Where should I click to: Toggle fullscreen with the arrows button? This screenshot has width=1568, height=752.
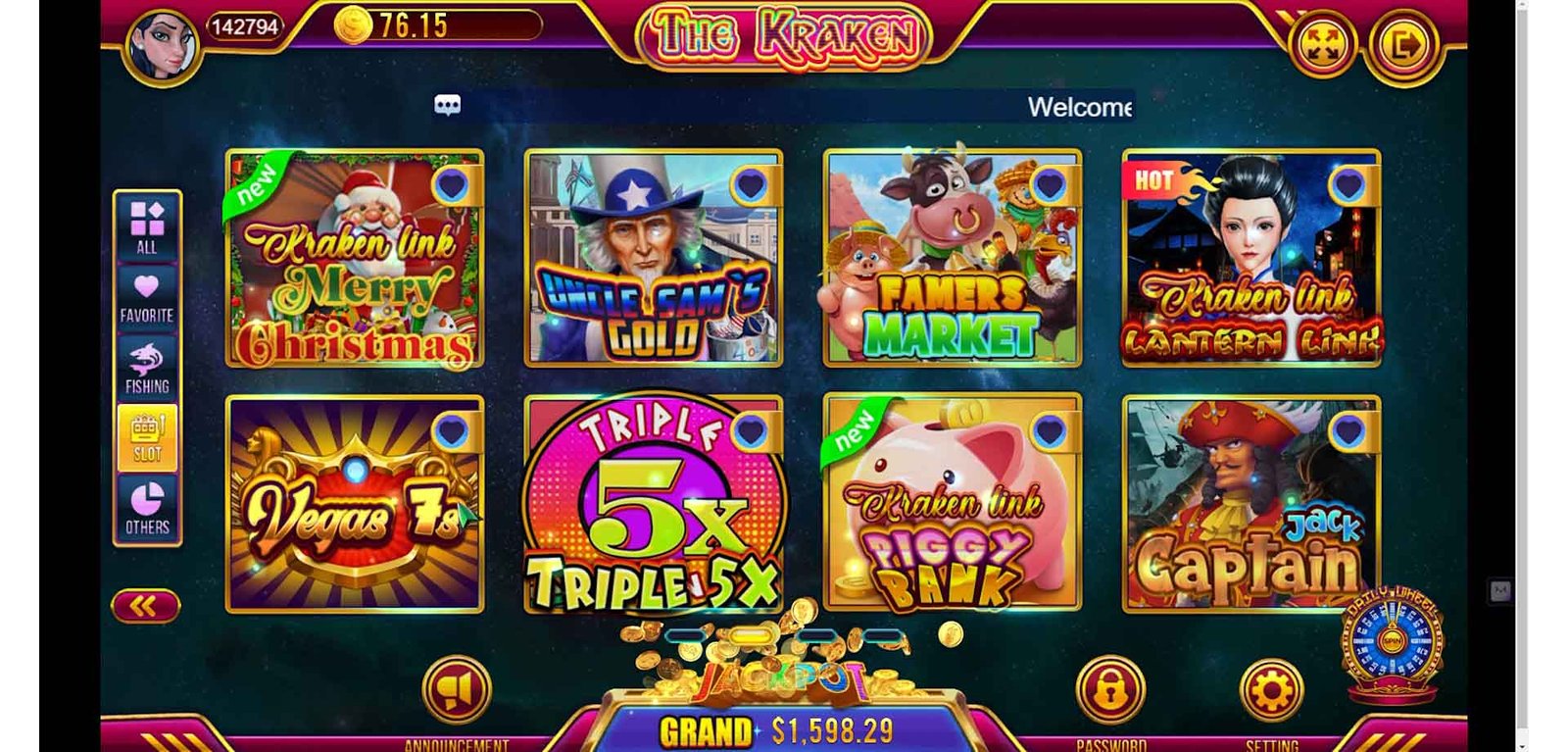tap(1322, 45)
